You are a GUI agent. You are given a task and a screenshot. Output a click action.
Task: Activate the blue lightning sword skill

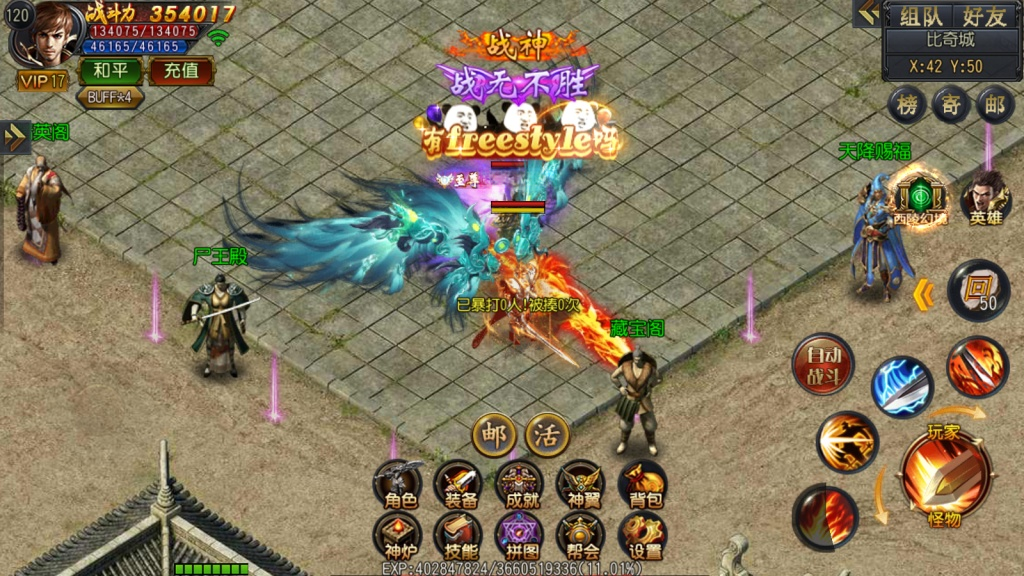(901, 387)
